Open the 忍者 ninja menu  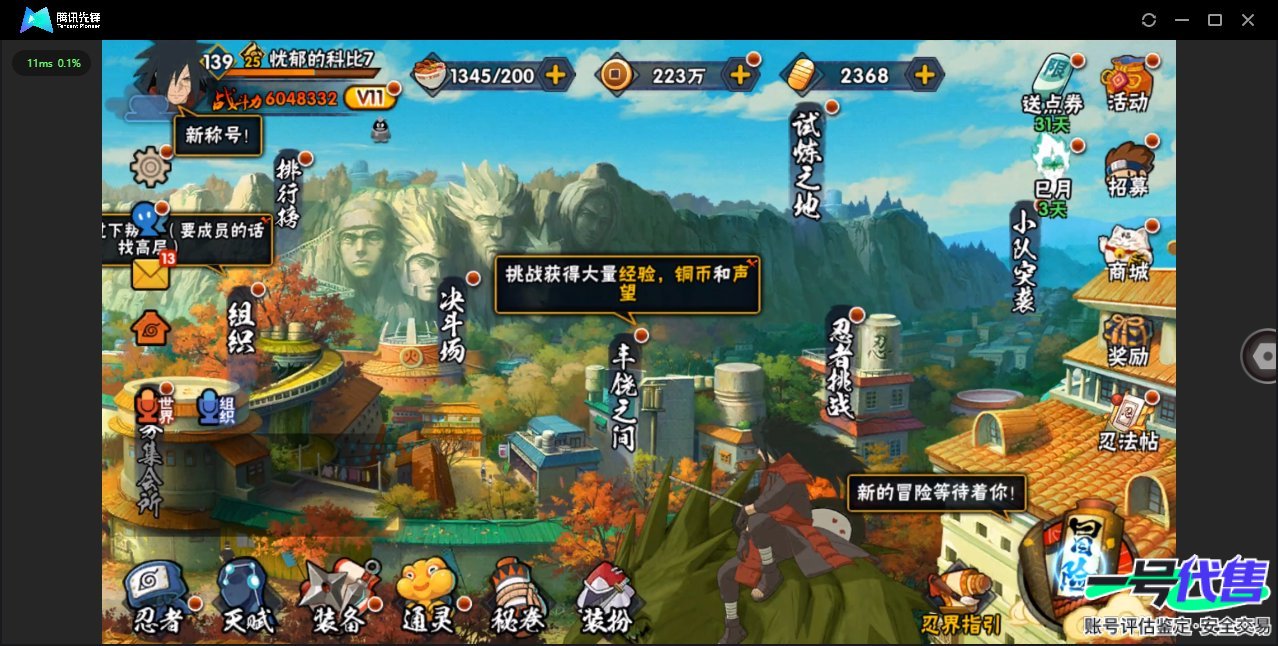click(x=159, y=598)
